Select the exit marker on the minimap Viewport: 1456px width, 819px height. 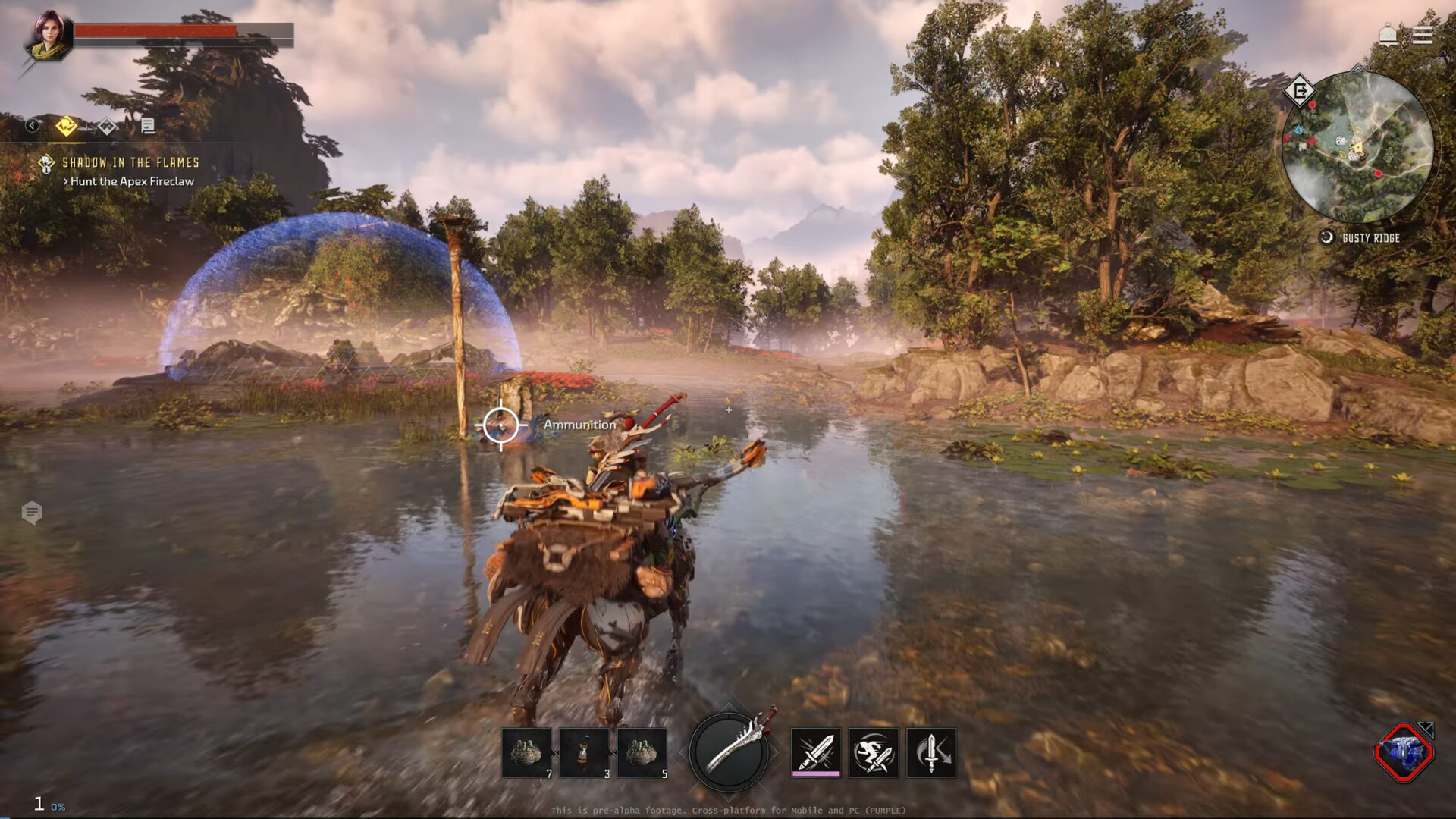tap(1299, 92)
